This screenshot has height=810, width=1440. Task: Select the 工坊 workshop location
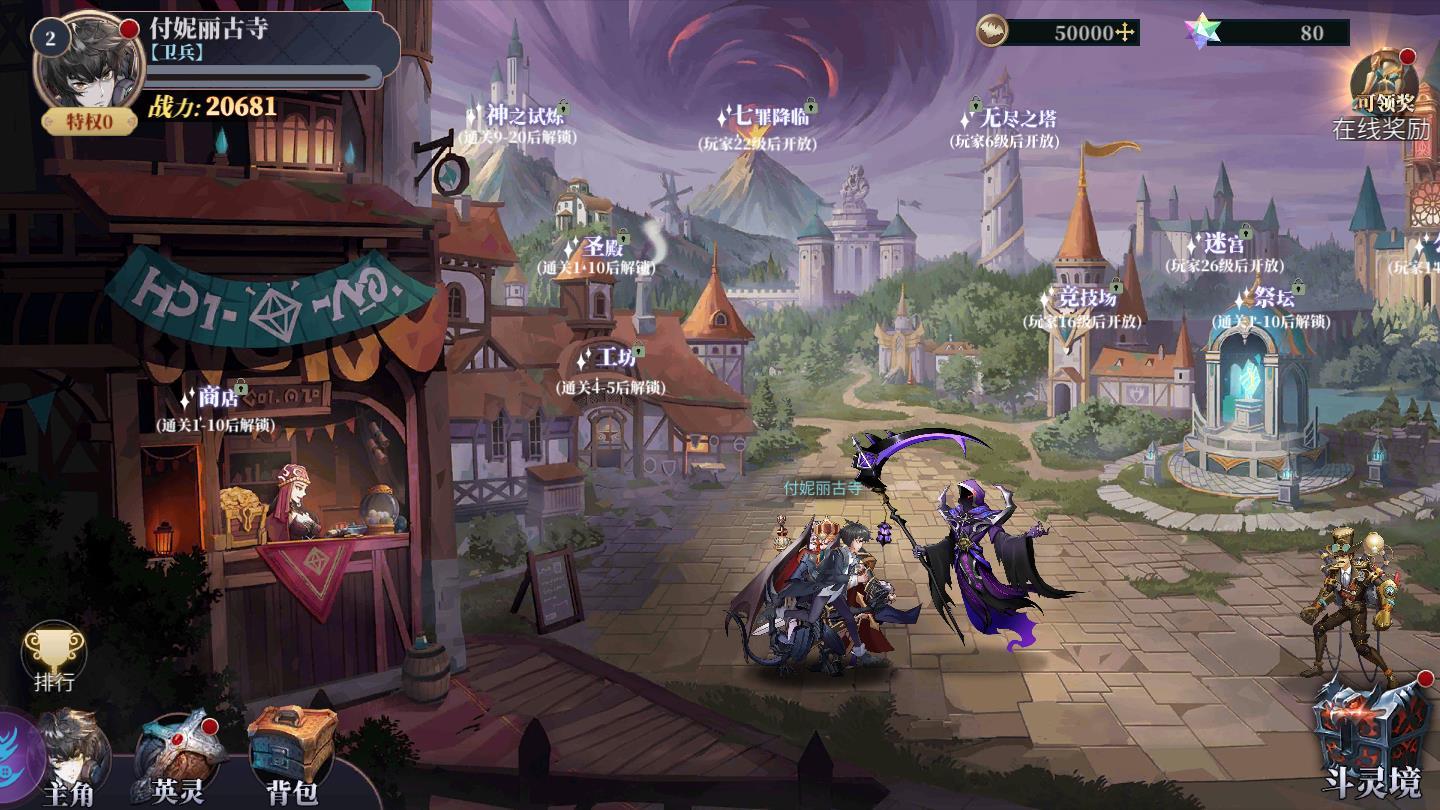point(613,358)
